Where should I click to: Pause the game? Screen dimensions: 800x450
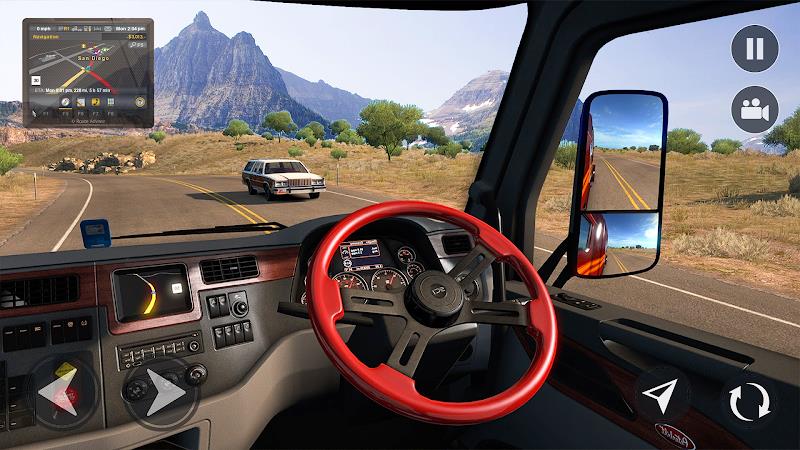[x=755, y=48]
